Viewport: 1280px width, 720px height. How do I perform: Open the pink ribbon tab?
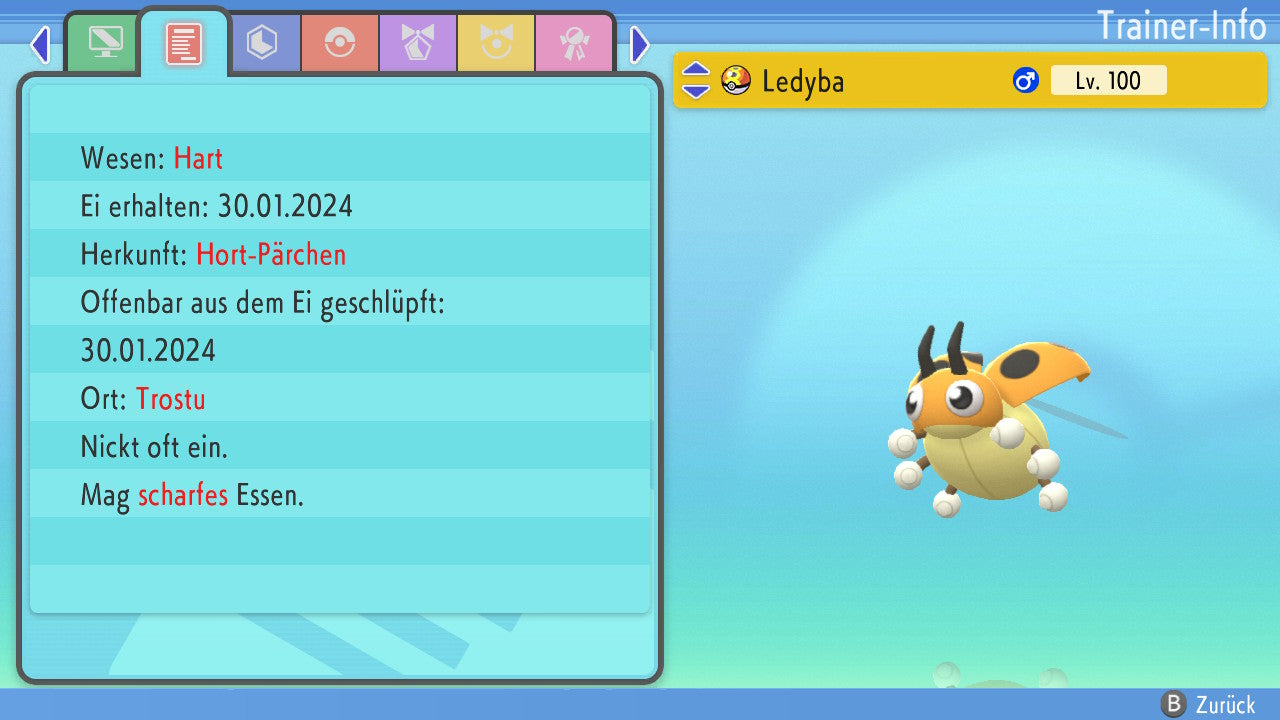[x=574, y=43]
